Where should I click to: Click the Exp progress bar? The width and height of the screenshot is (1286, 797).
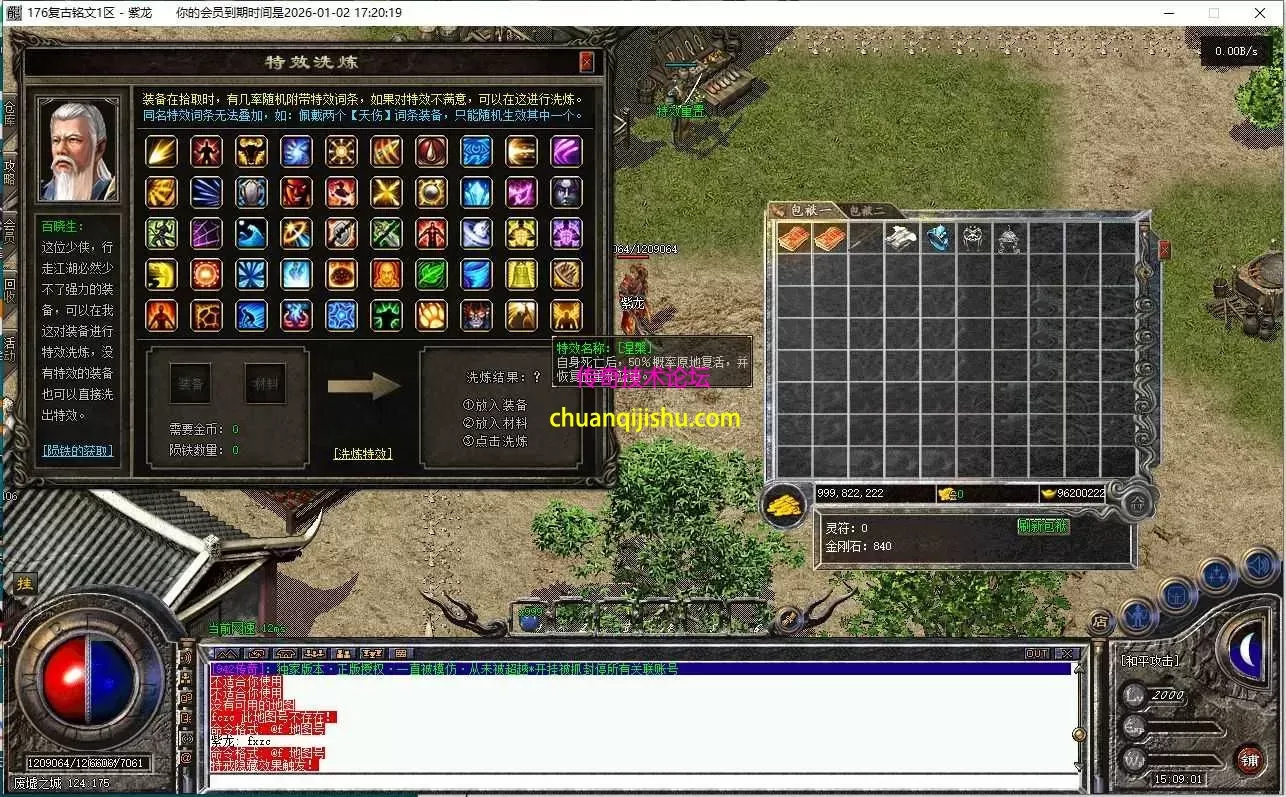pos(1184,727)
